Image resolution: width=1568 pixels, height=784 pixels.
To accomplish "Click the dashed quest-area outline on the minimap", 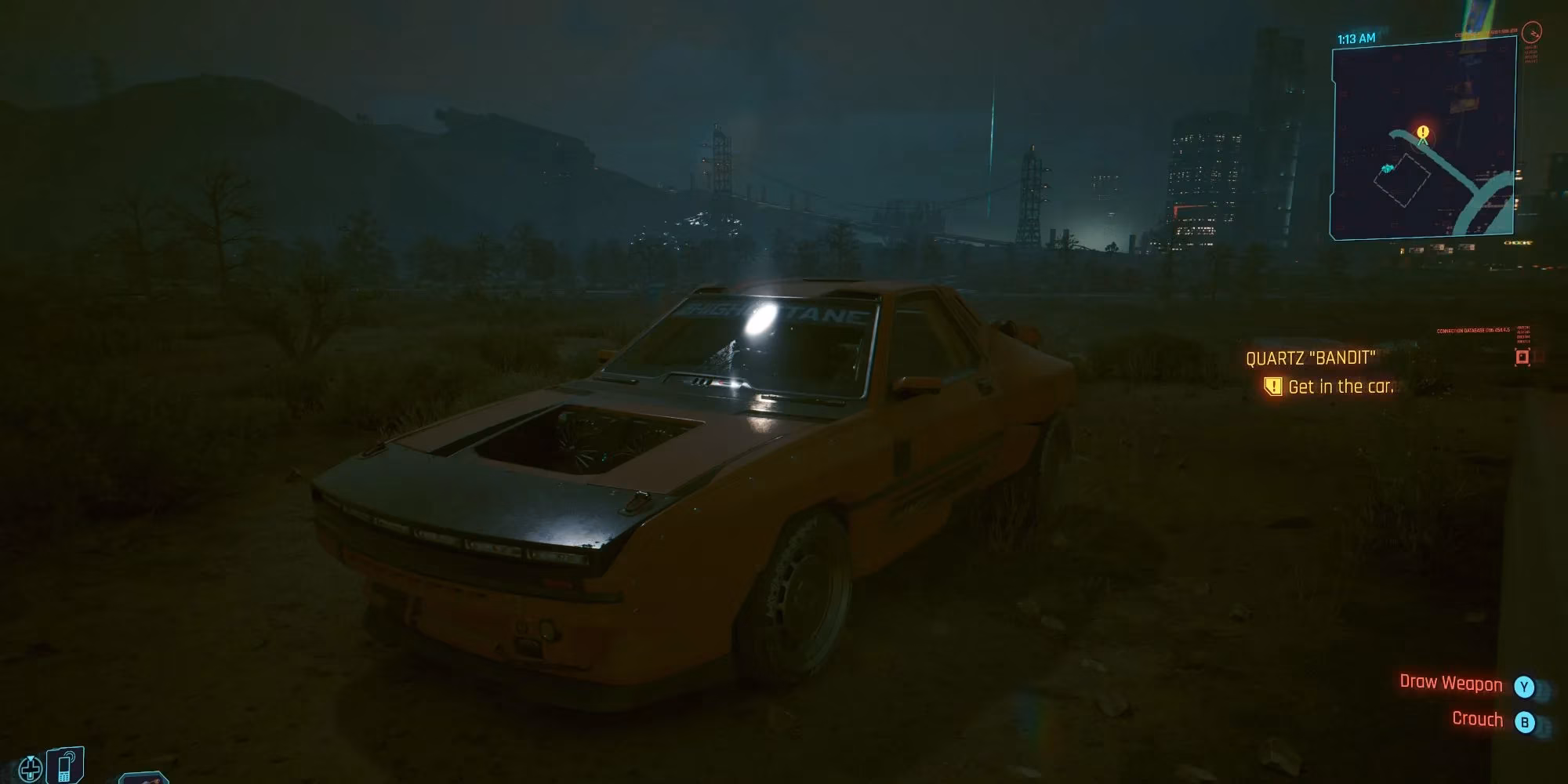I will (x=1403, y=180).
